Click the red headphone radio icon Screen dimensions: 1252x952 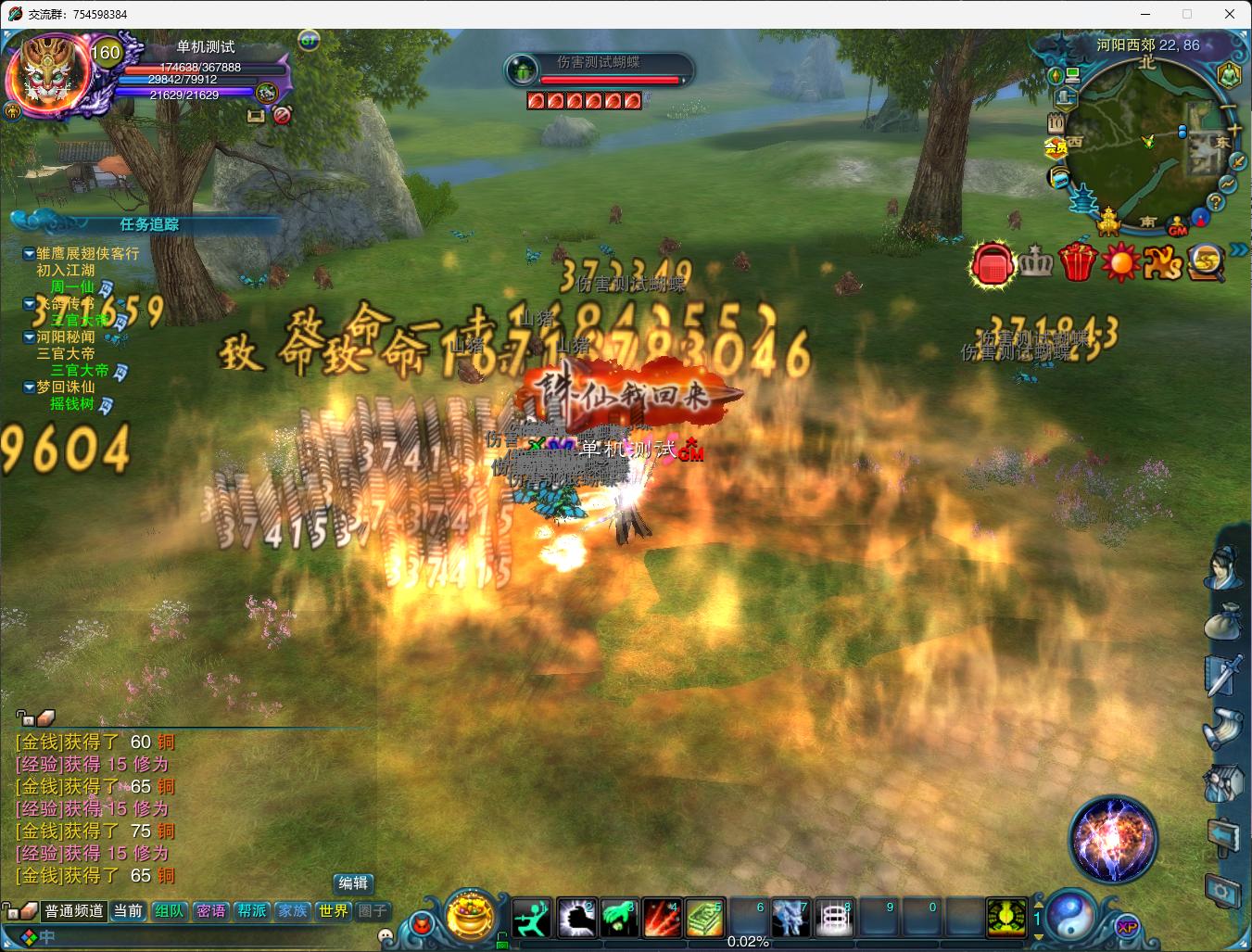tap(992, 264)
